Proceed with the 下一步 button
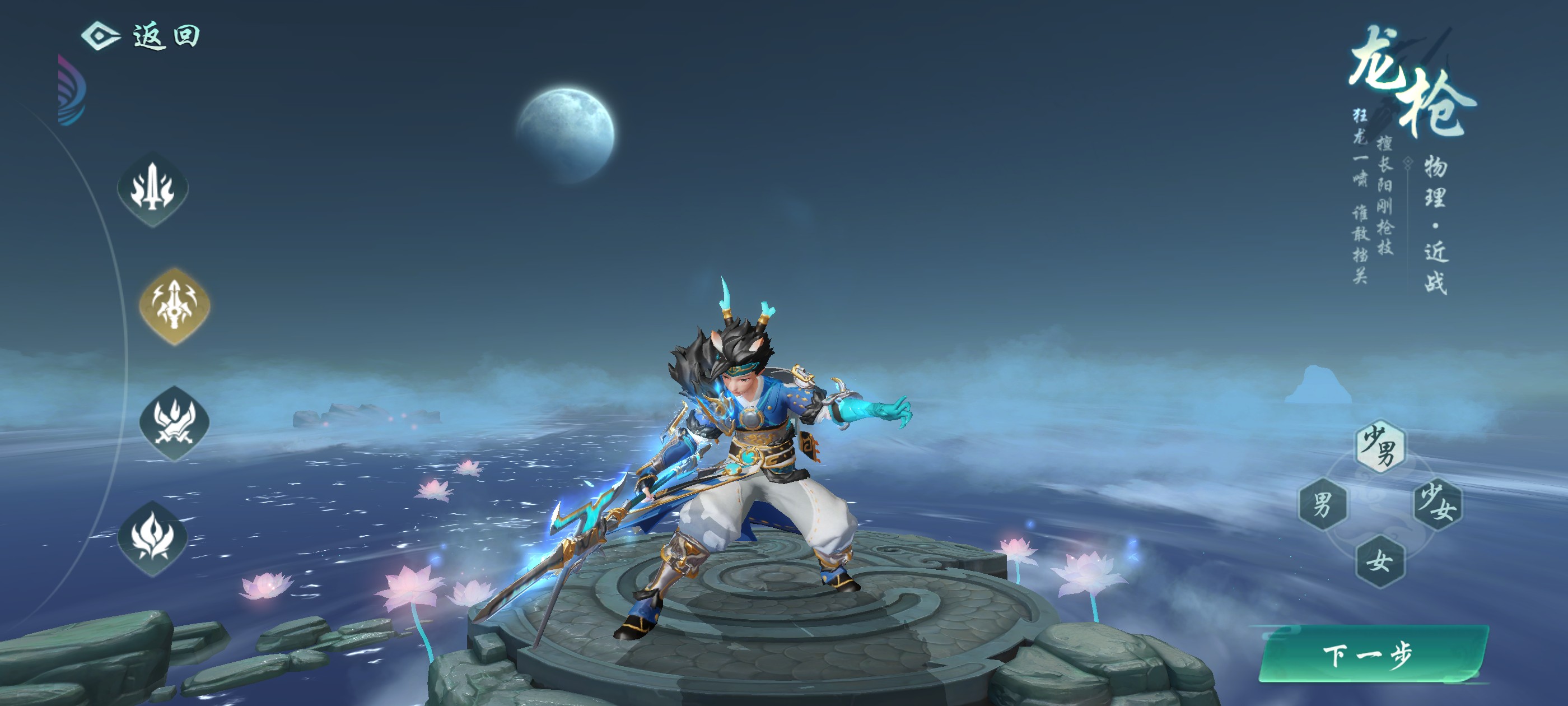The width and height of the screenshot is (1568, 706). [x=1372, y=655]
